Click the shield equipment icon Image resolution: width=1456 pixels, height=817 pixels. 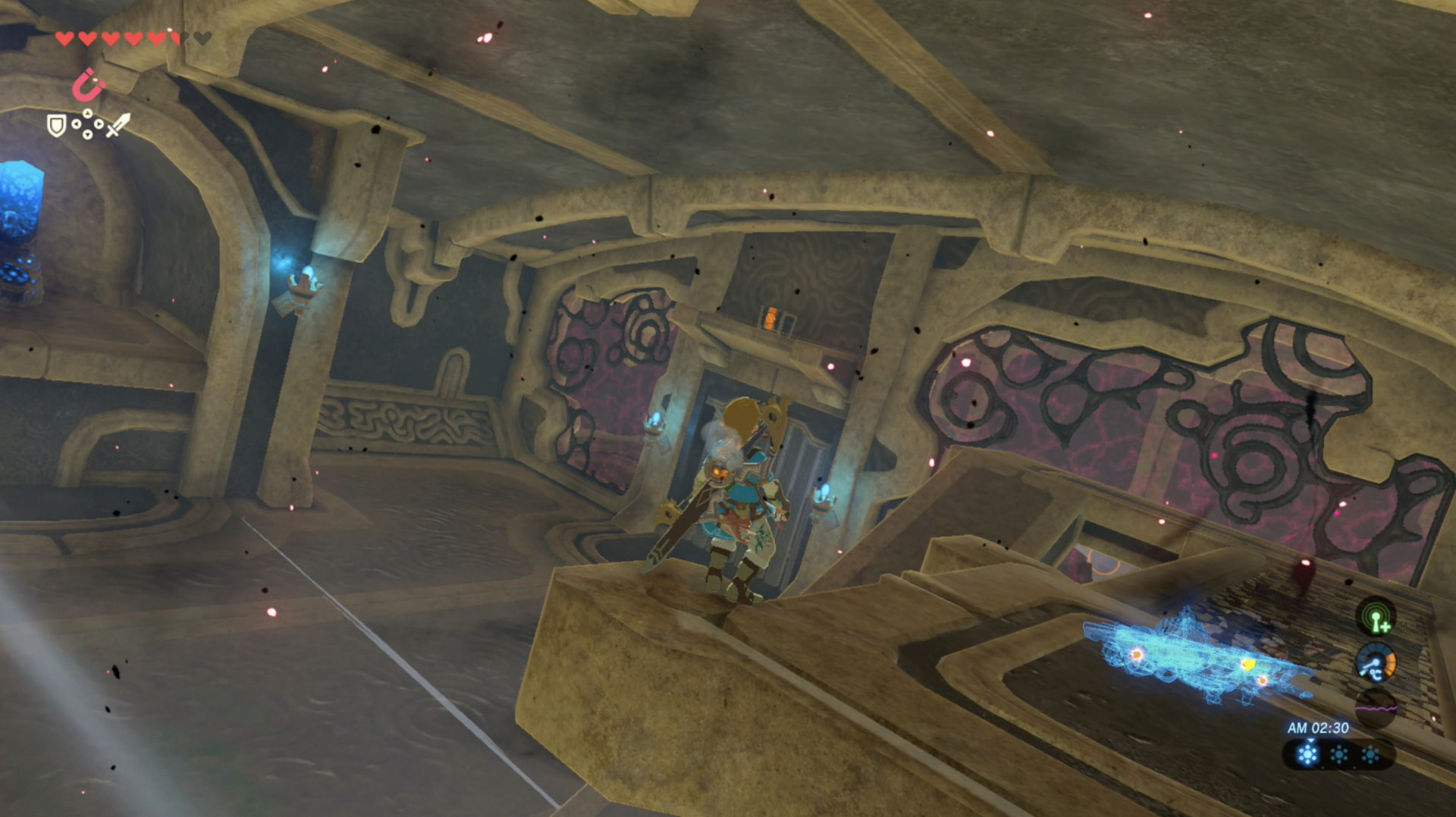coord(56,124)
